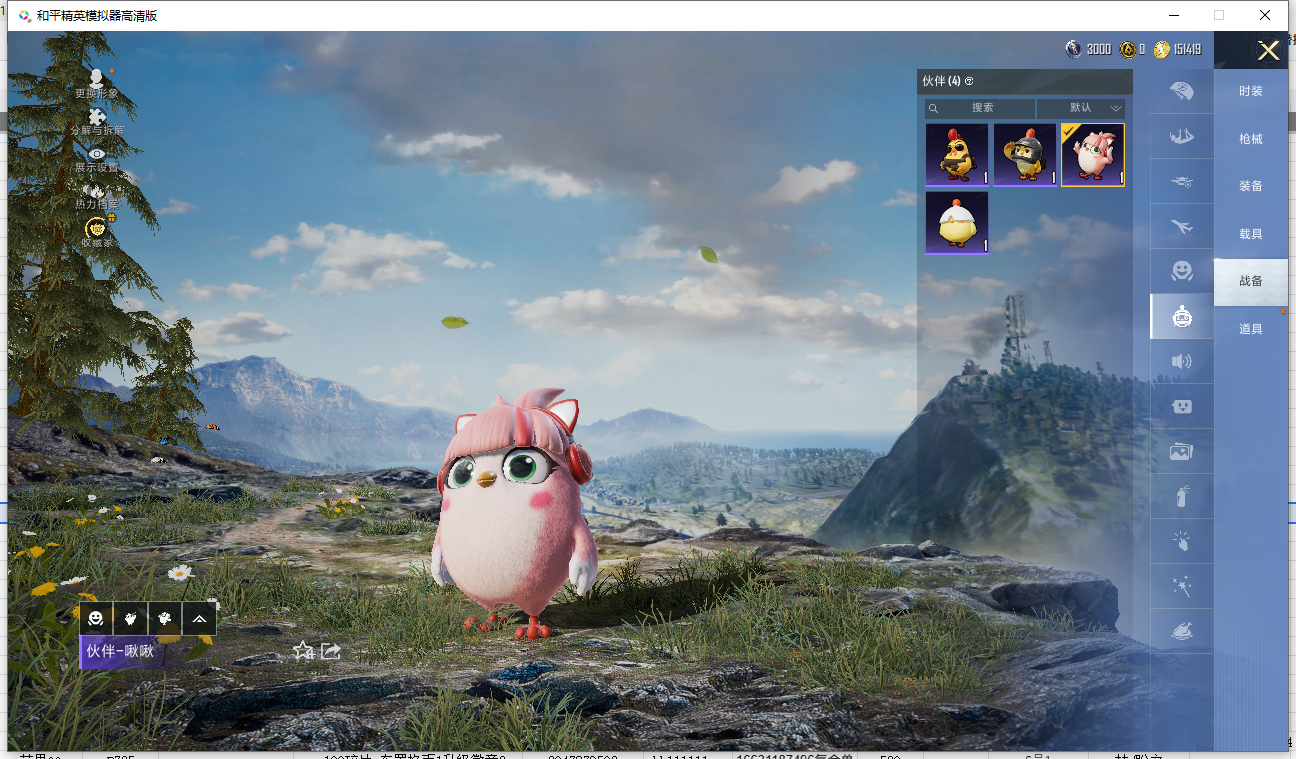
Task: Expand the companion action bar with up-arrow
Action: tap(199, 619)
